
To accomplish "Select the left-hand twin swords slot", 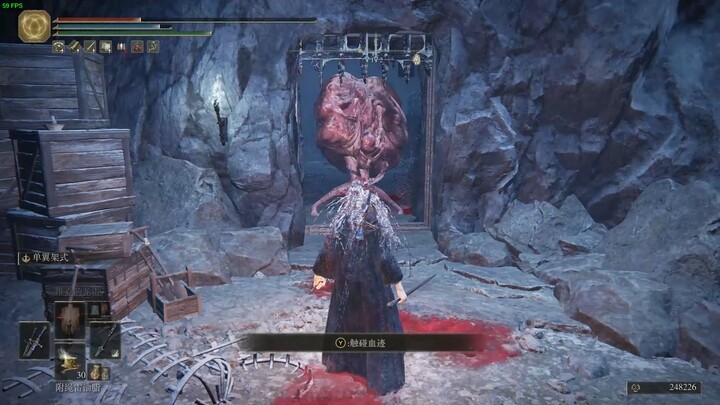I will click(x=33, y=340).
